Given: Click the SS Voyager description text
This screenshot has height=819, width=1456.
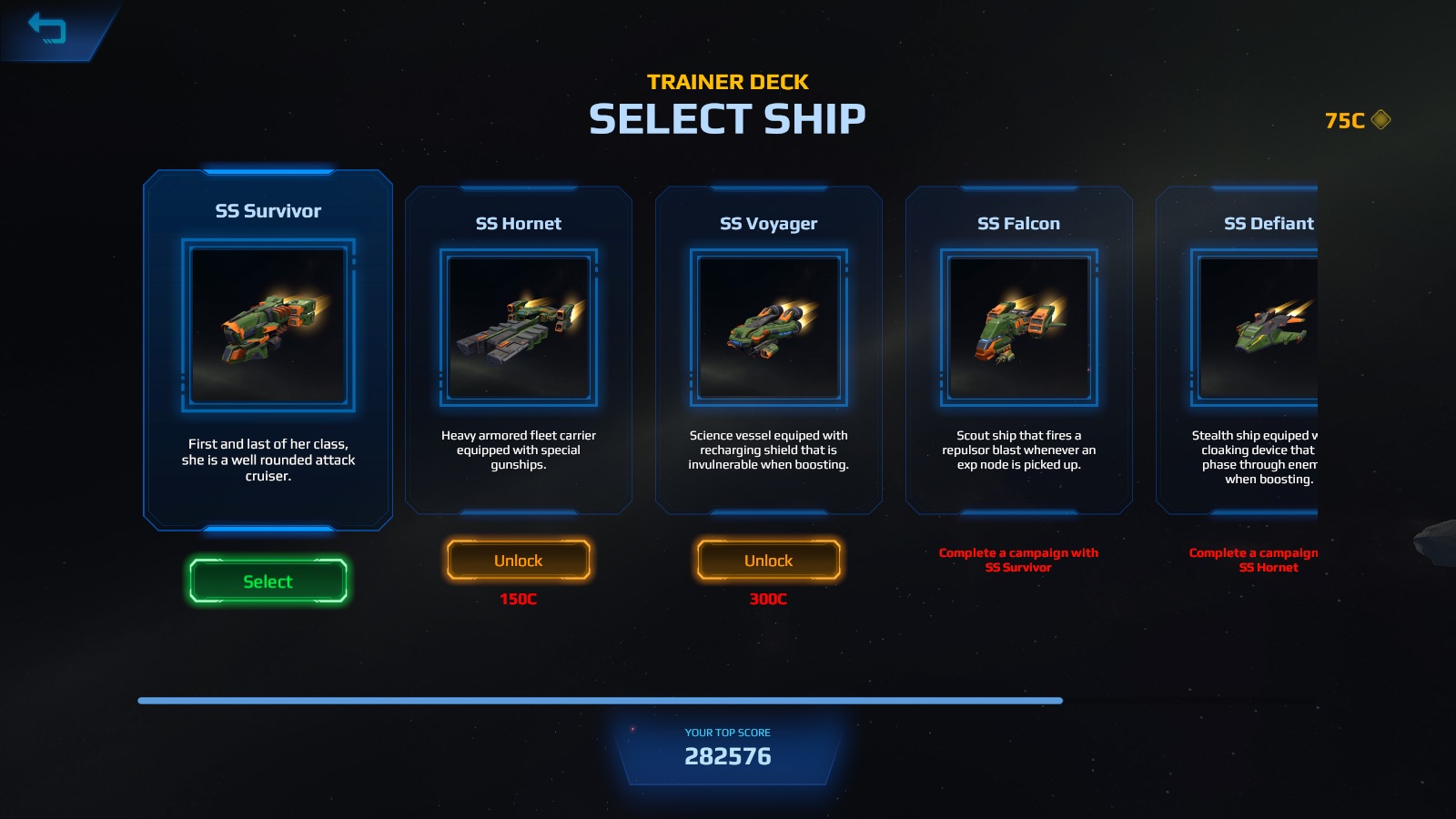Looking at the screenshot, I should tap(768, 449).
